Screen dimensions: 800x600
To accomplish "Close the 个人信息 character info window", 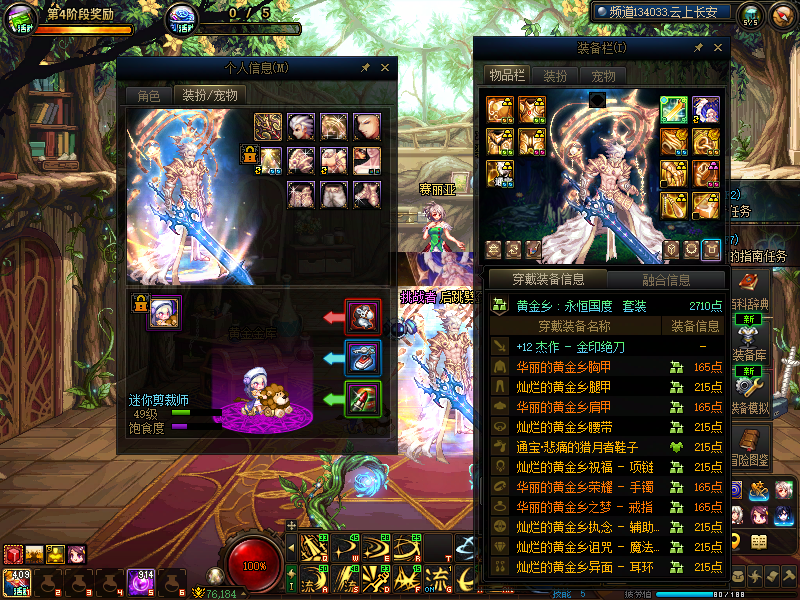I will [x=385, y=68].
